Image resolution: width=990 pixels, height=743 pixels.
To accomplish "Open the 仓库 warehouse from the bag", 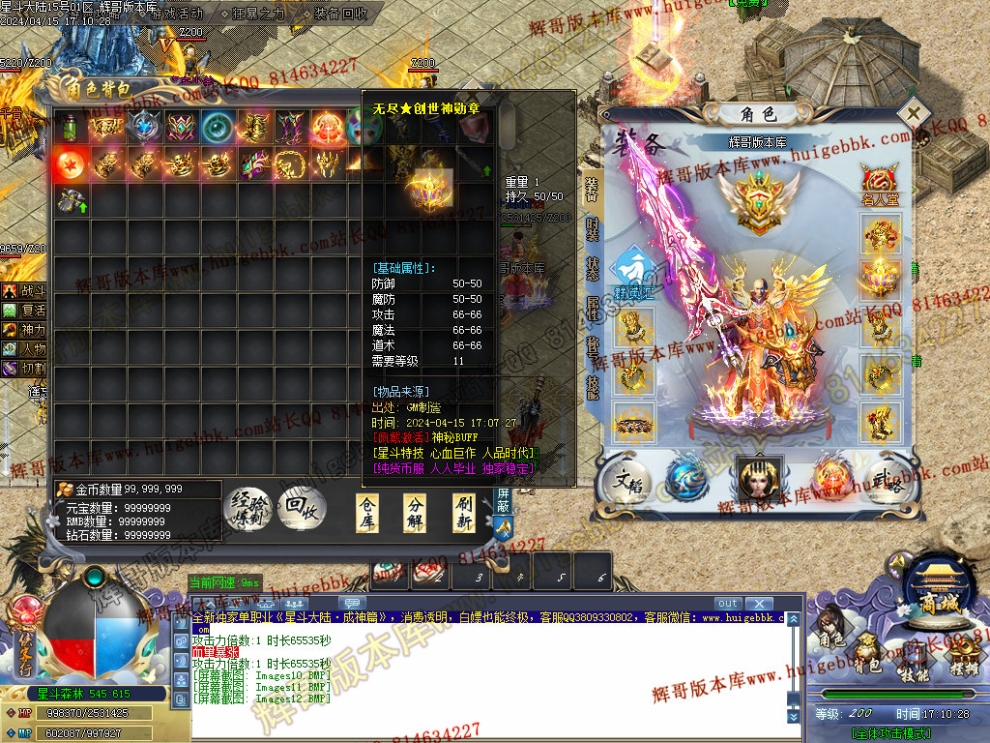I will 369,512.
